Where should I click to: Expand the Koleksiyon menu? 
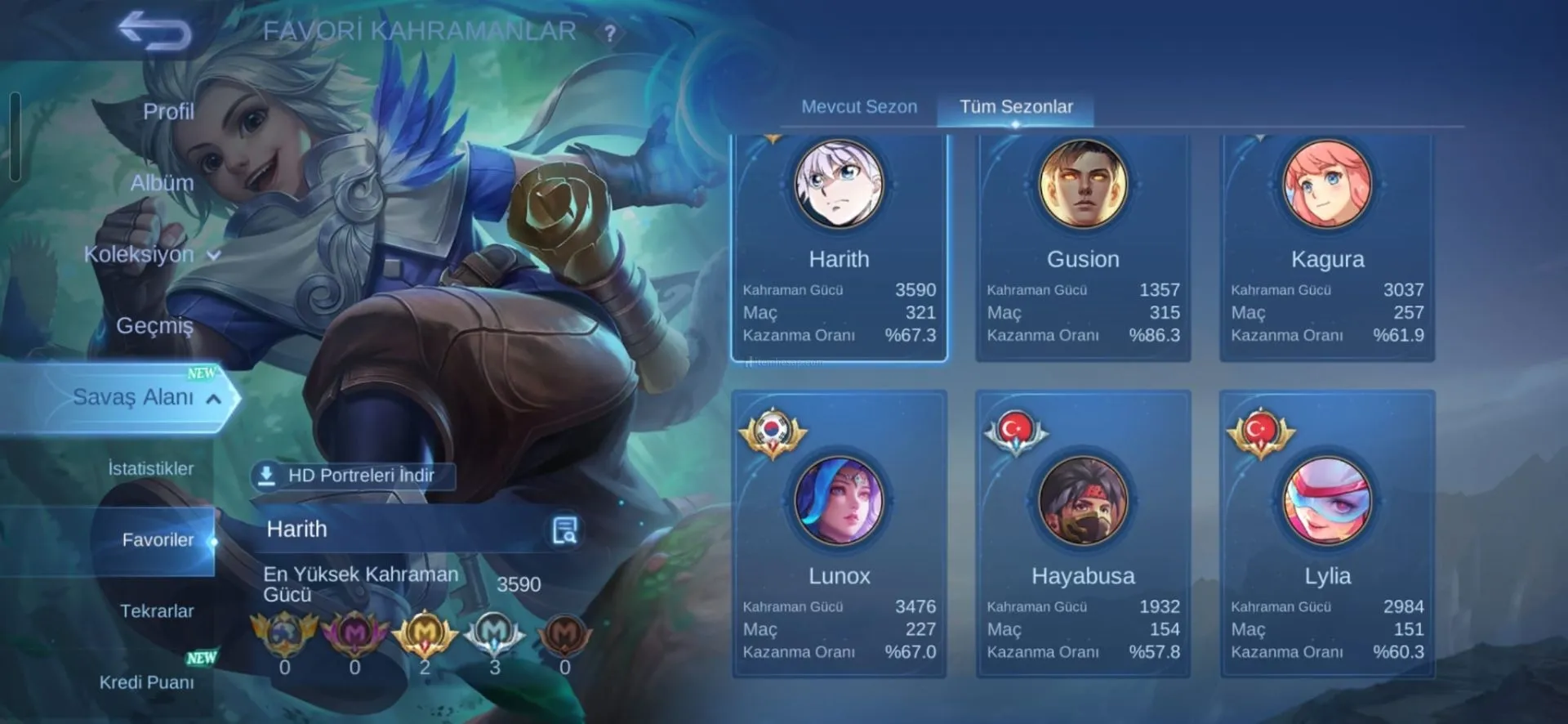click(x=151, y=254)
